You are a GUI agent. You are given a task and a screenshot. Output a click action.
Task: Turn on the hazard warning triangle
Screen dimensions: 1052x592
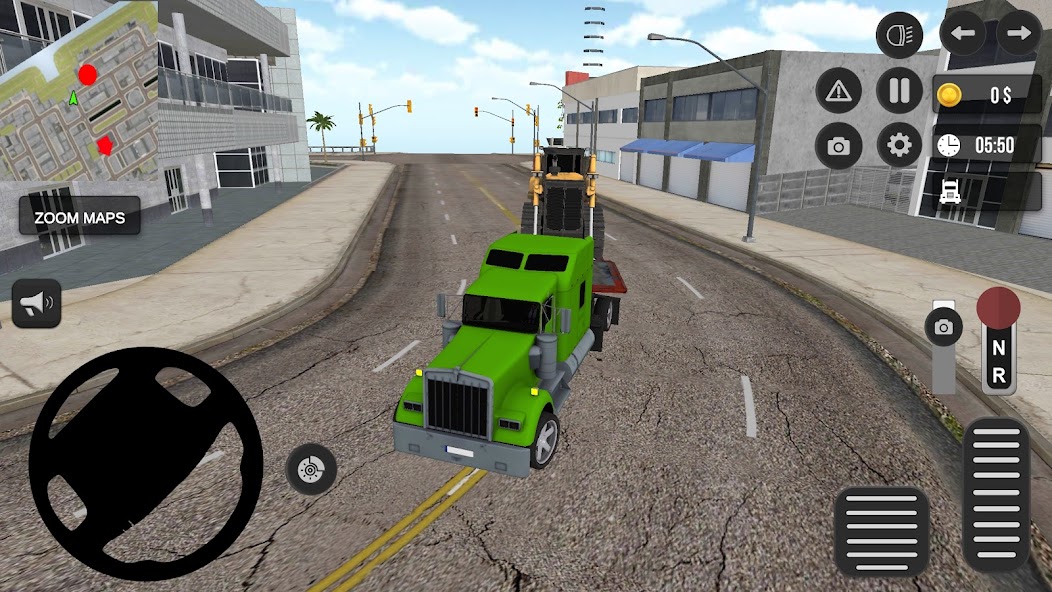[838, 92]
